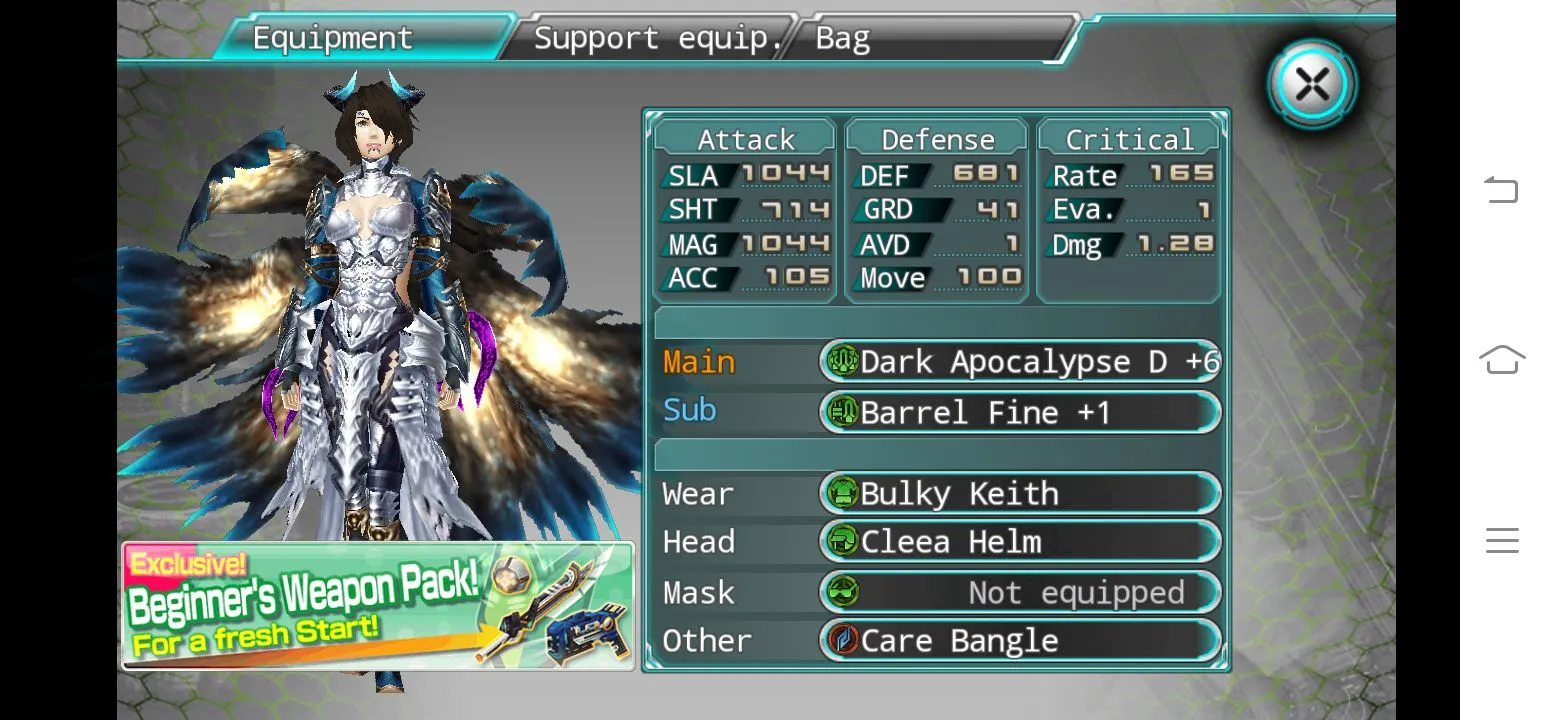1544x720 pixels.
Task: Open the Support equip. tab
Action: (656, 38)
